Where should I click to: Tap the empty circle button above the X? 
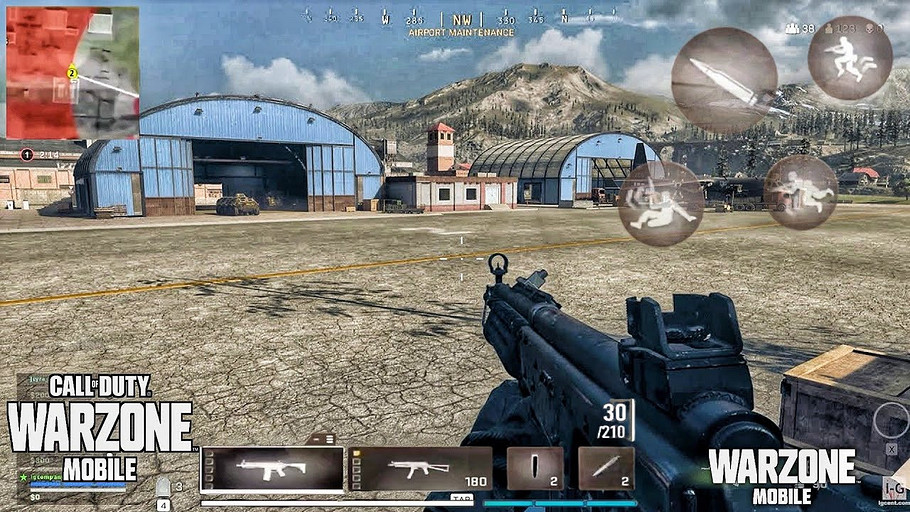[890, 421]
